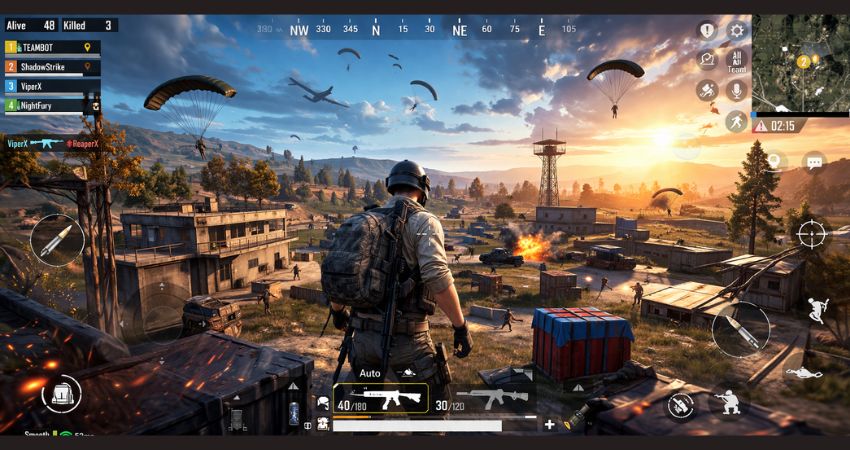Tap the reload magazine button
The width and height of the screenshot is (850, 450).
tap(681, 404)
